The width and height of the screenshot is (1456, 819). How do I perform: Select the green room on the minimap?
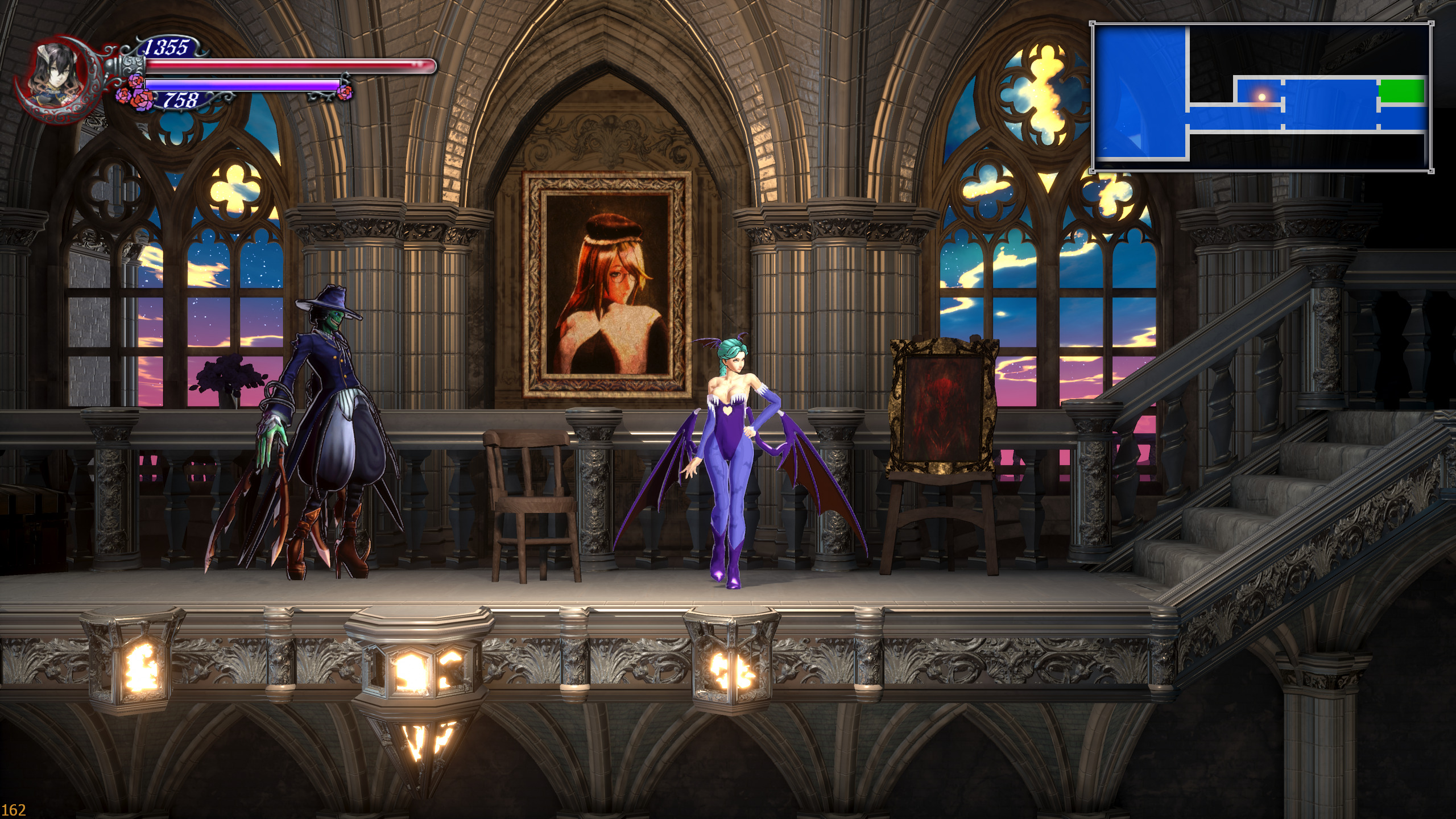point(1401,91)
